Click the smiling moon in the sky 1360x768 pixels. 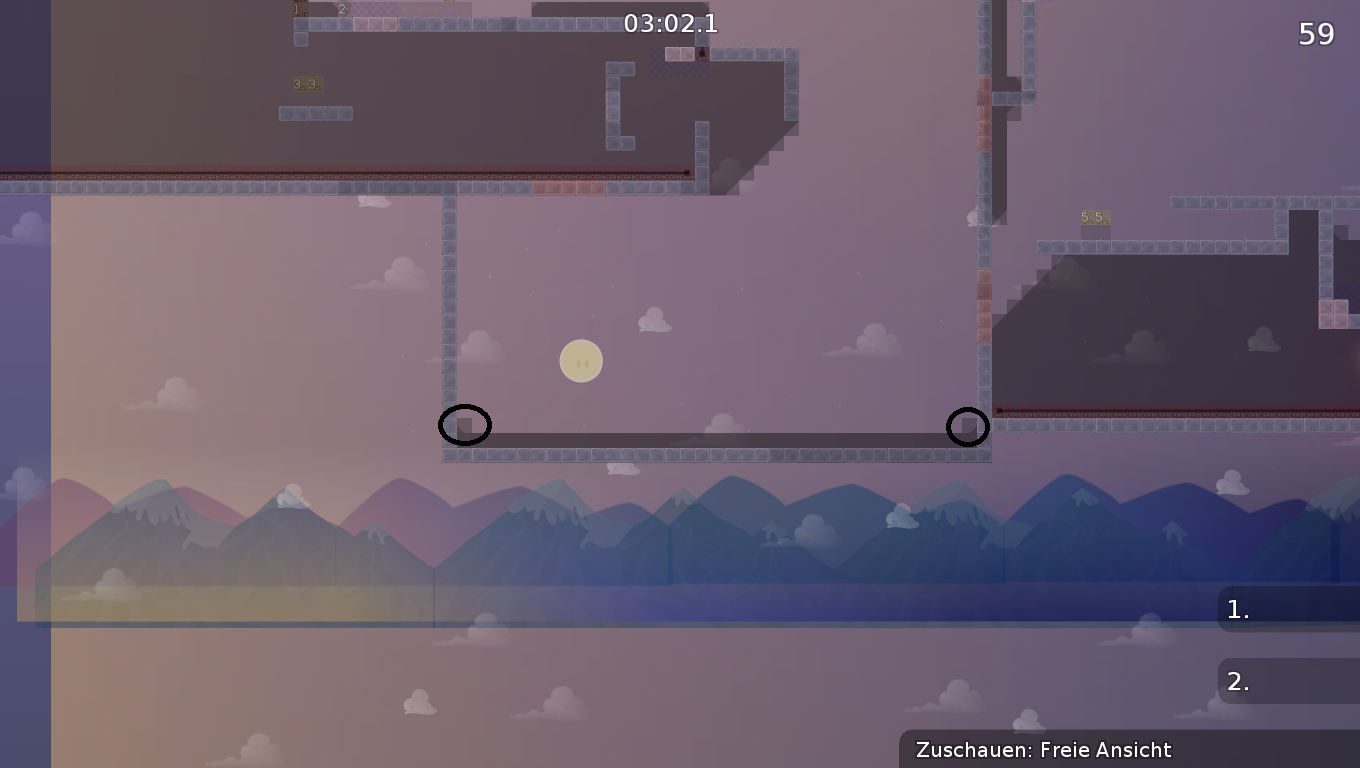(581, 360)
